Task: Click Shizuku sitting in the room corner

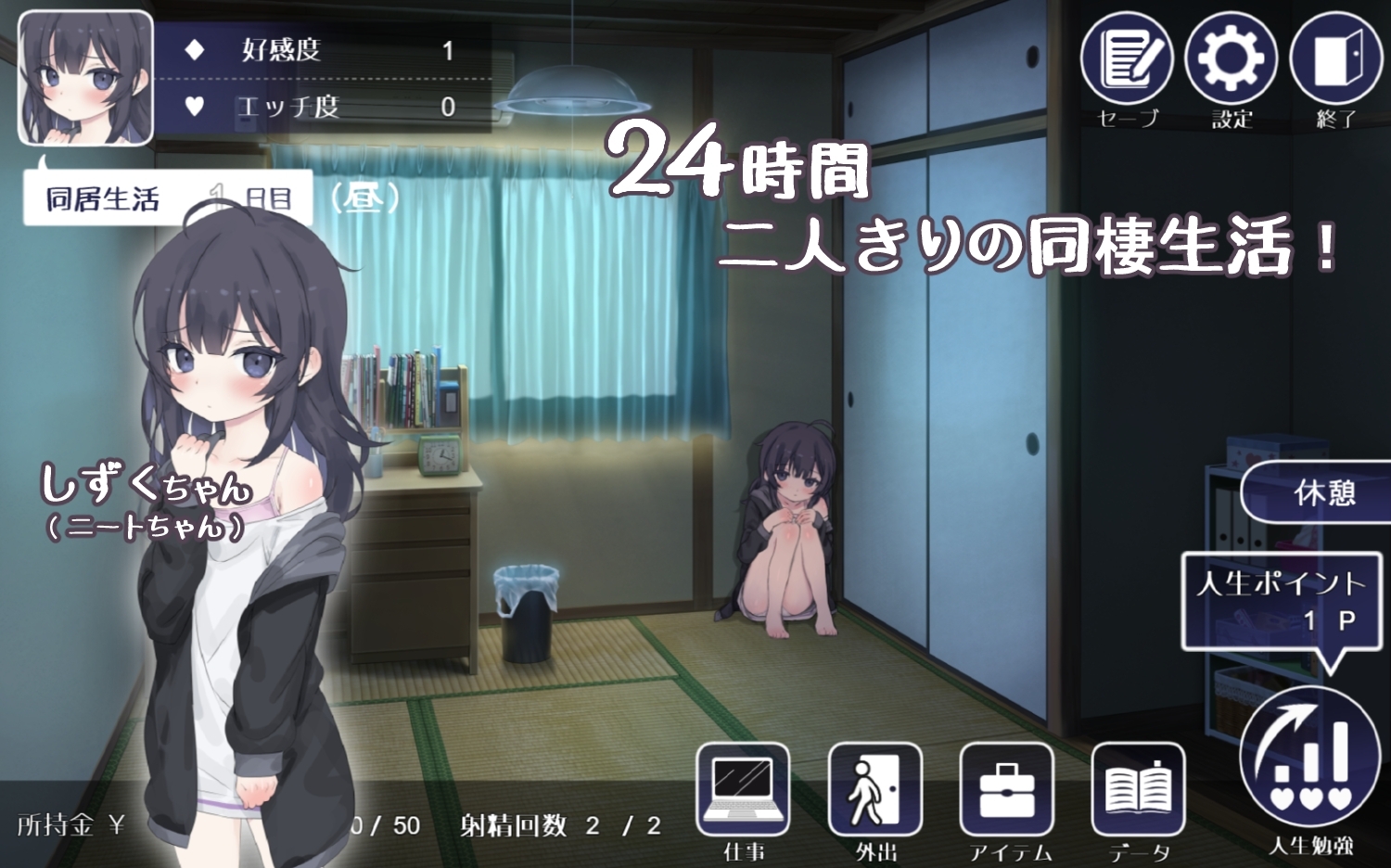Action: click(x=790, y=519)
